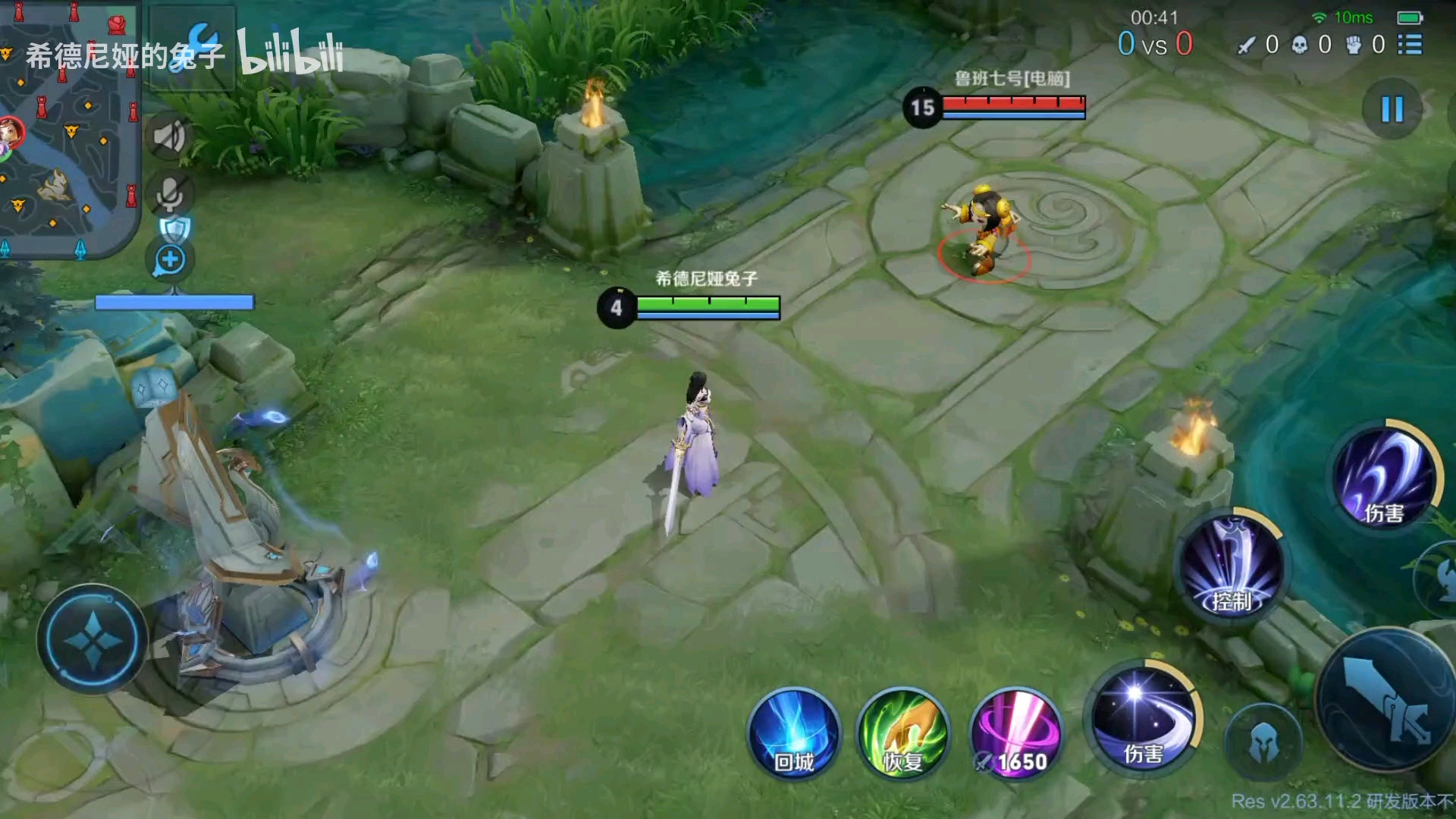The image size is (1456, 819).
Task: Tap the blue shield icon below the microphone
Action: tap(174, 228)
